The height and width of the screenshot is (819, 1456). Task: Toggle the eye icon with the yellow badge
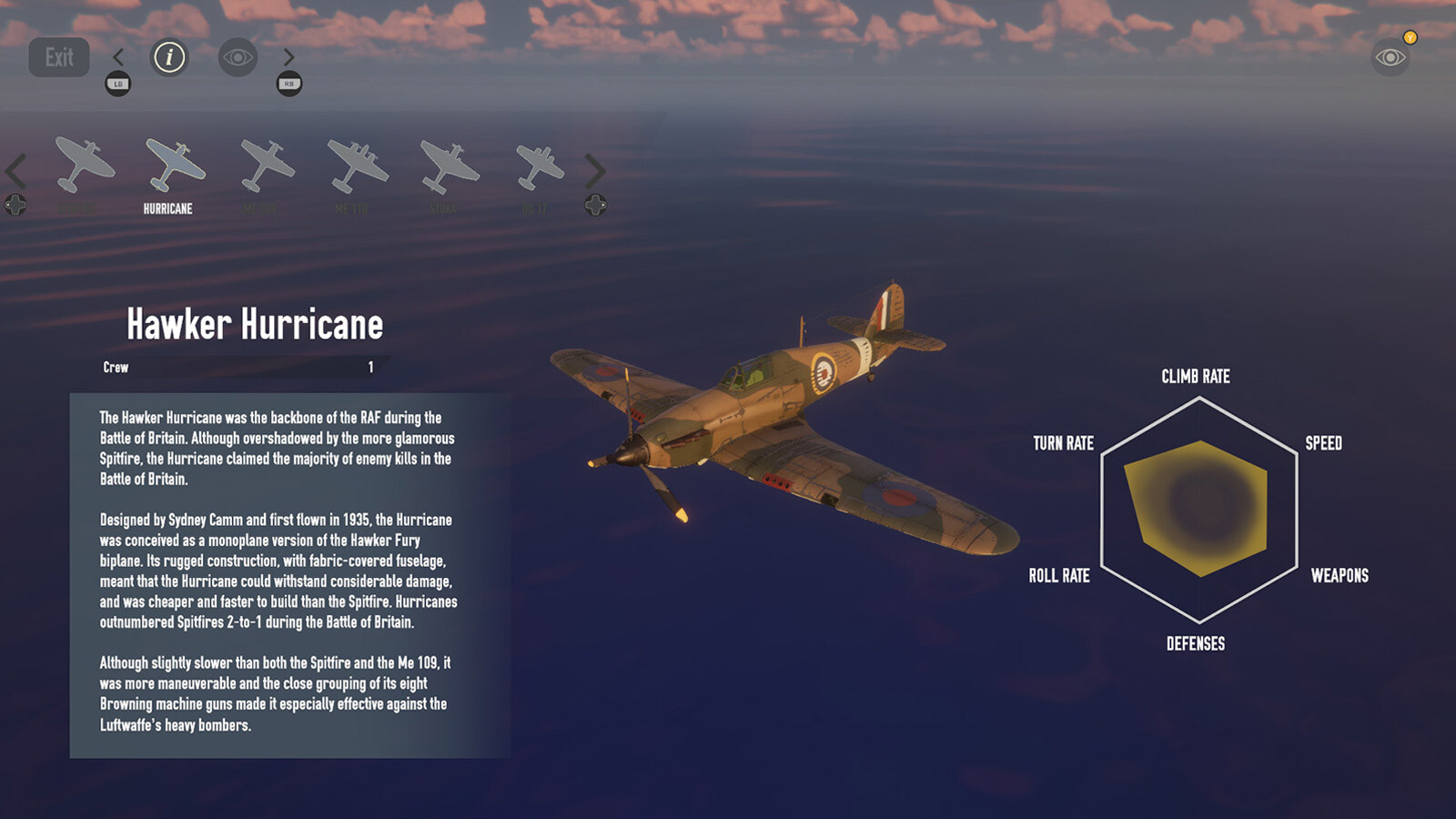point(1390,58)
